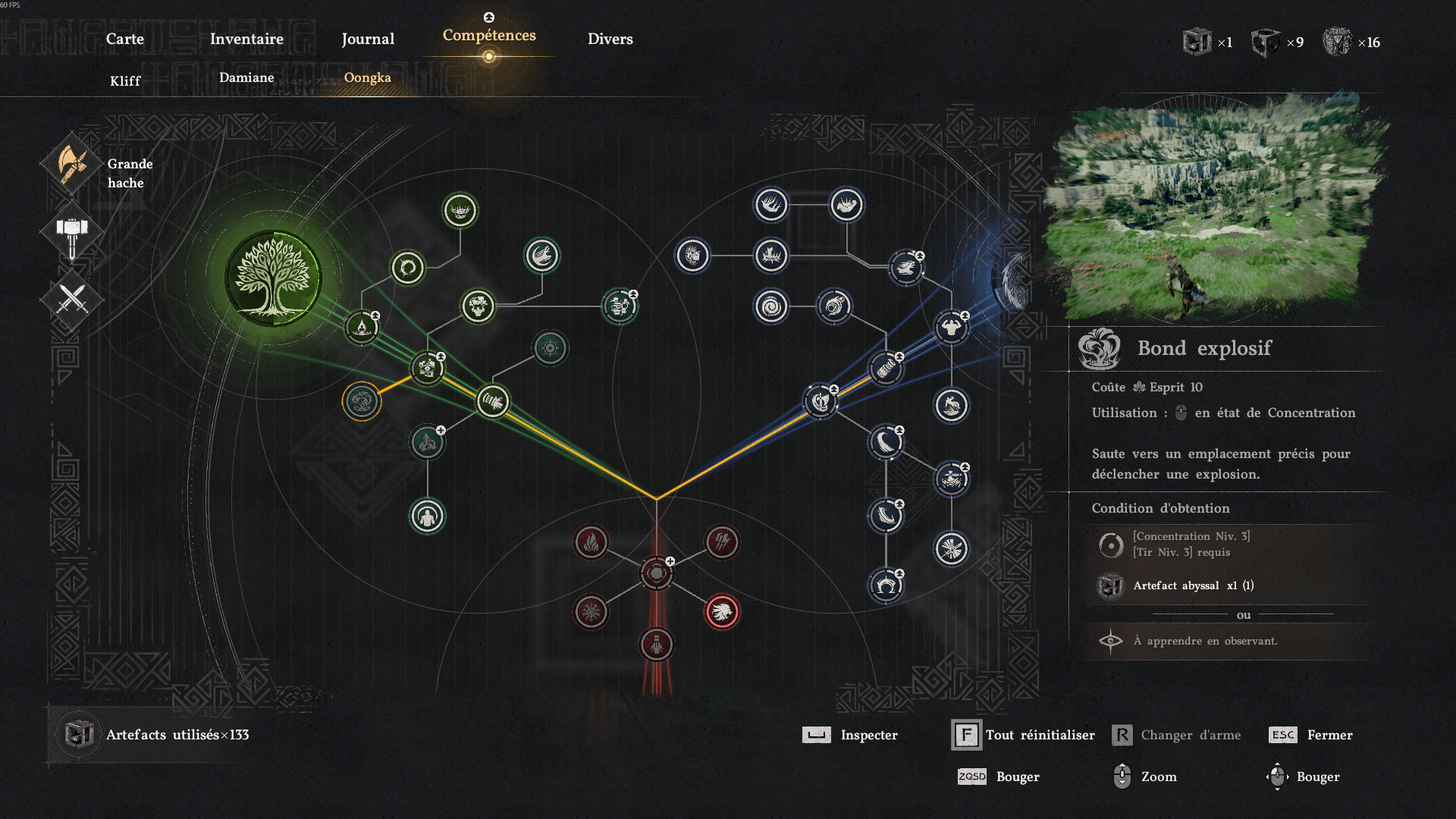The height and width of the screenshot is (819, 1456).
Task: Select the Oongka character tab
Action: tap(368, 77)
